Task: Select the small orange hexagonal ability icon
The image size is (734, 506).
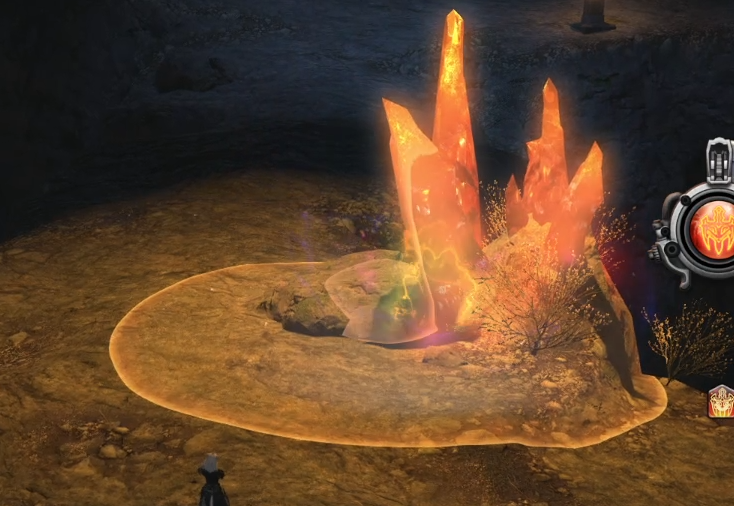Action: click(x=720, y=402)
